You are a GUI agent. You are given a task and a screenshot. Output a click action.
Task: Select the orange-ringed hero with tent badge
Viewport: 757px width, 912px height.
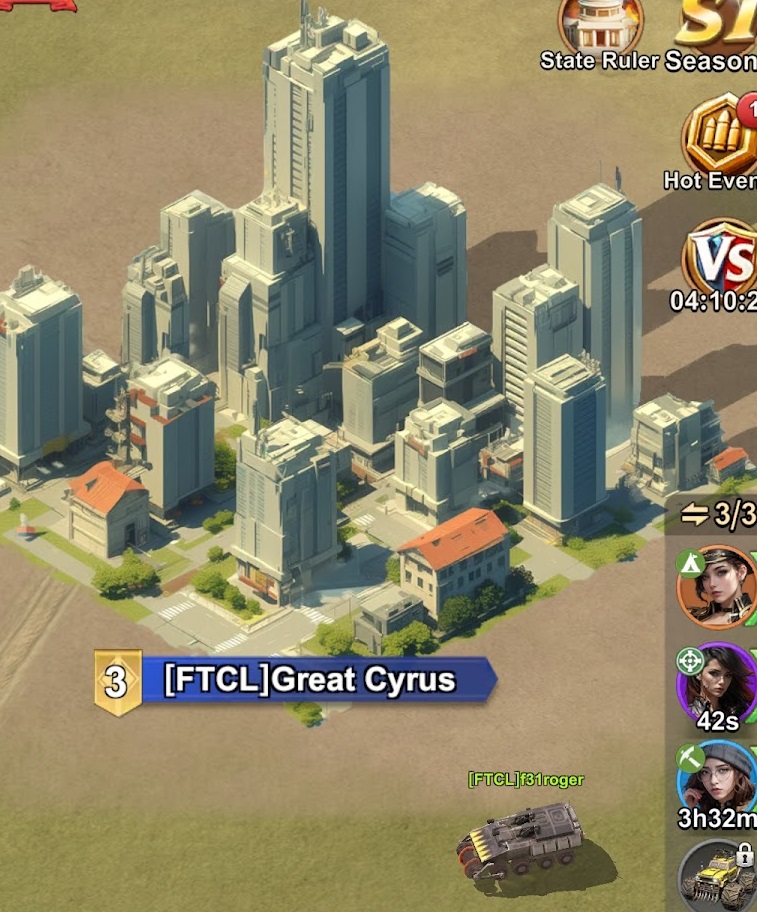(716, 585)
